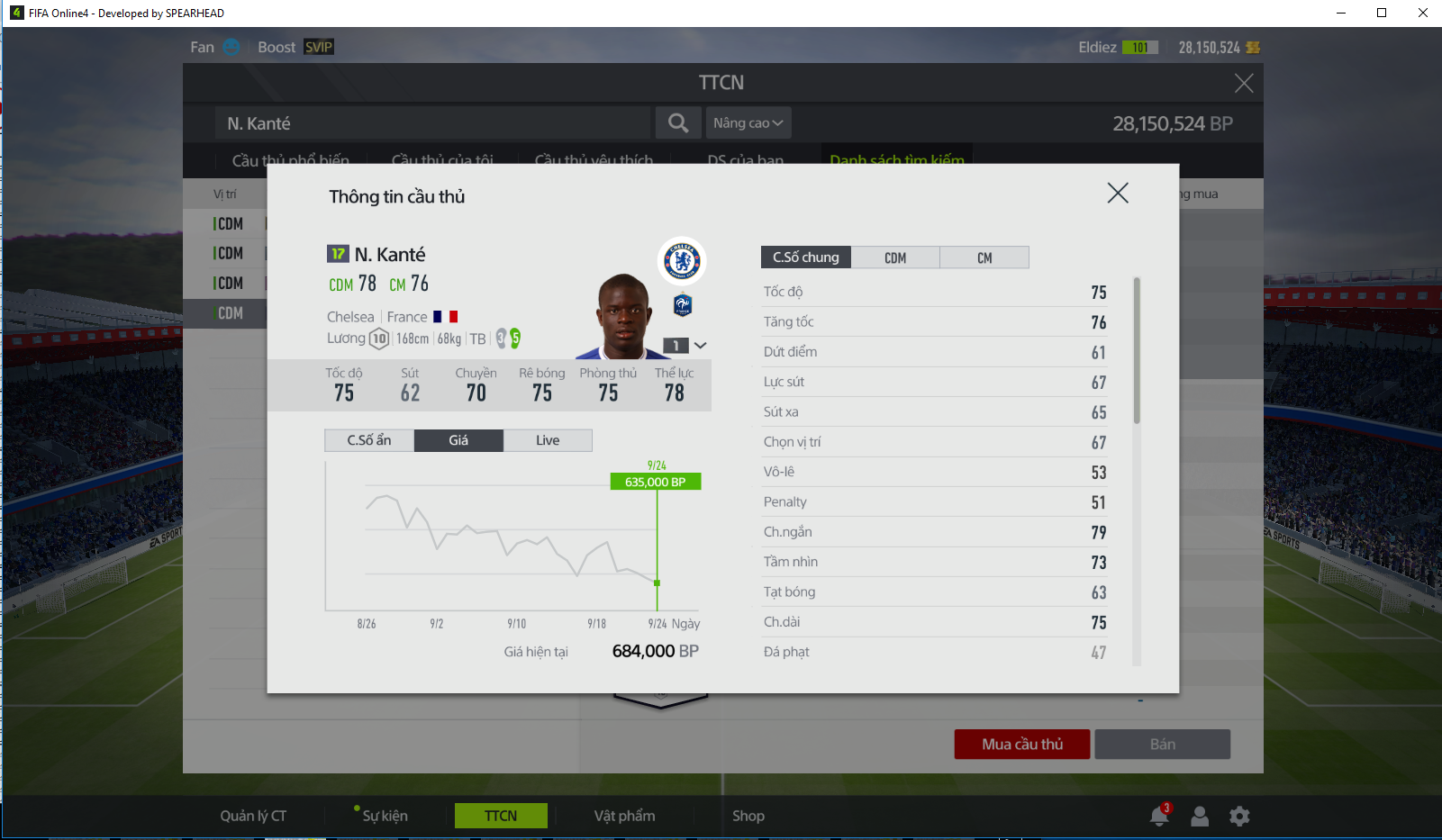1442x840 pixels.
Task: Open the Quản lý CT menu
Action: pyautogui.click(x=253, y=816)
